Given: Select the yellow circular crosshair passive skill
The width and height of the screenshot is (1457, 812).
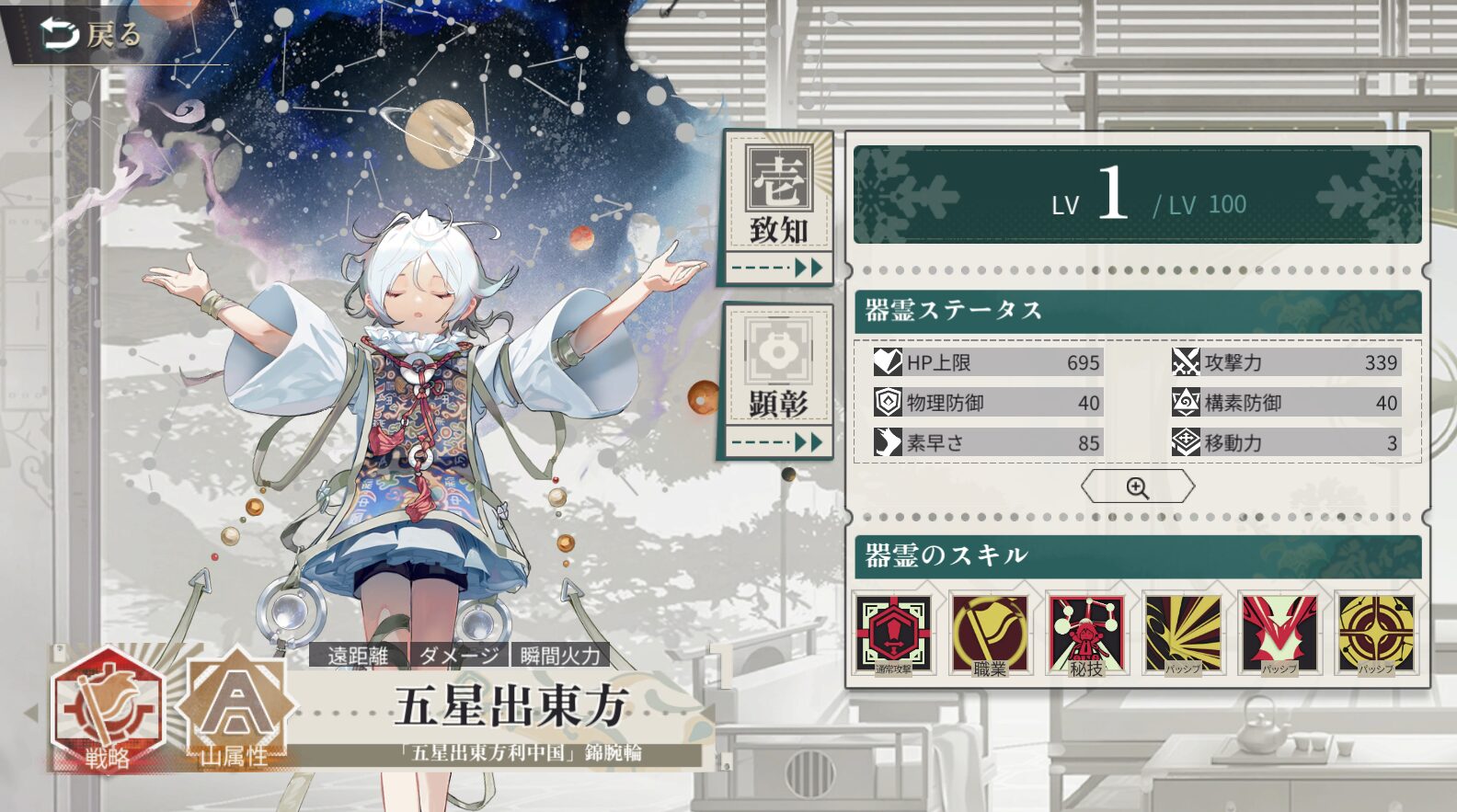Looking at the screenshot, I should coord(1375,635).
